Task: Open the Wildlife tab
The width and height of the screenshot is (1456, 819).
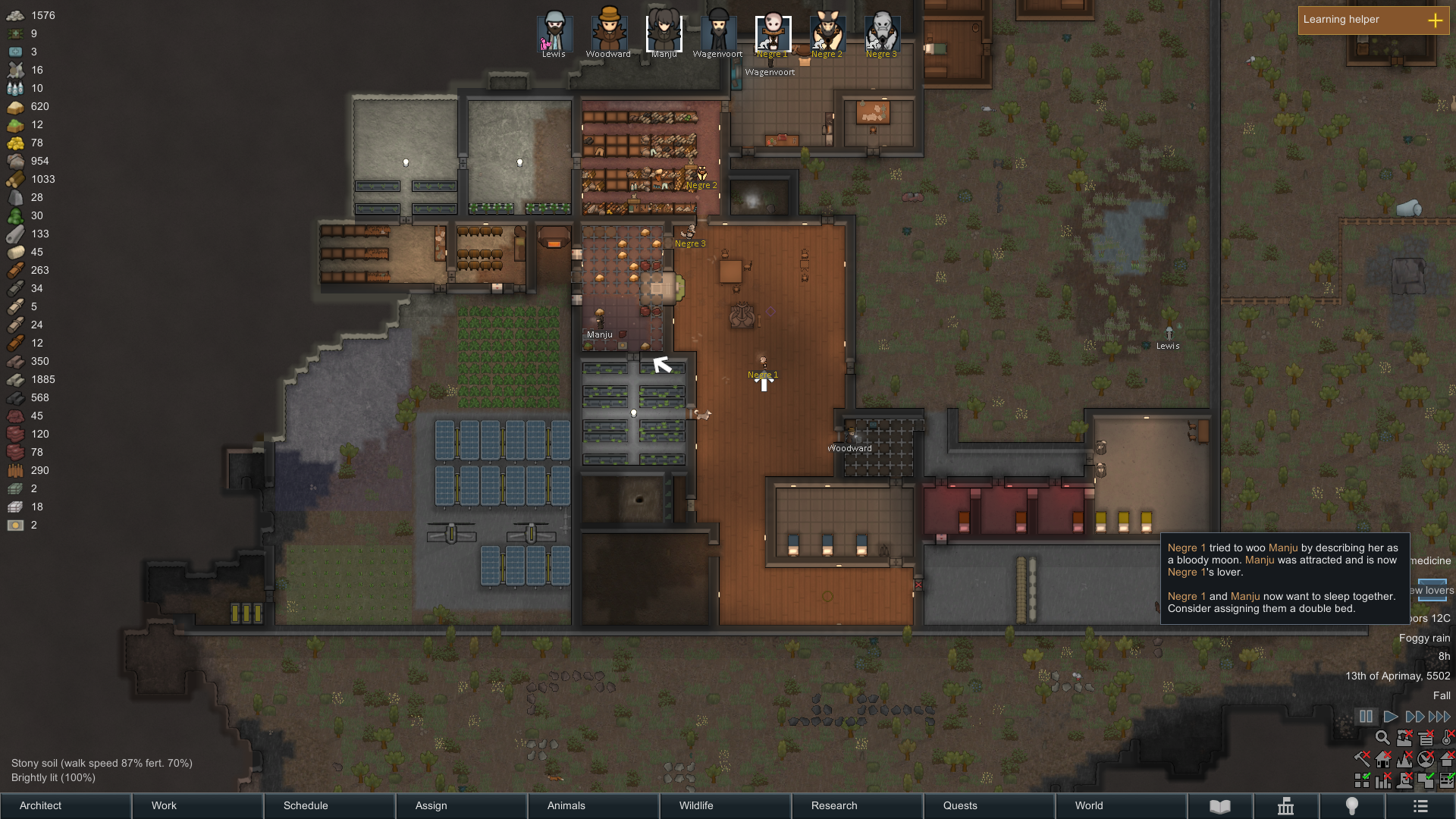Action: pos(725,805)
